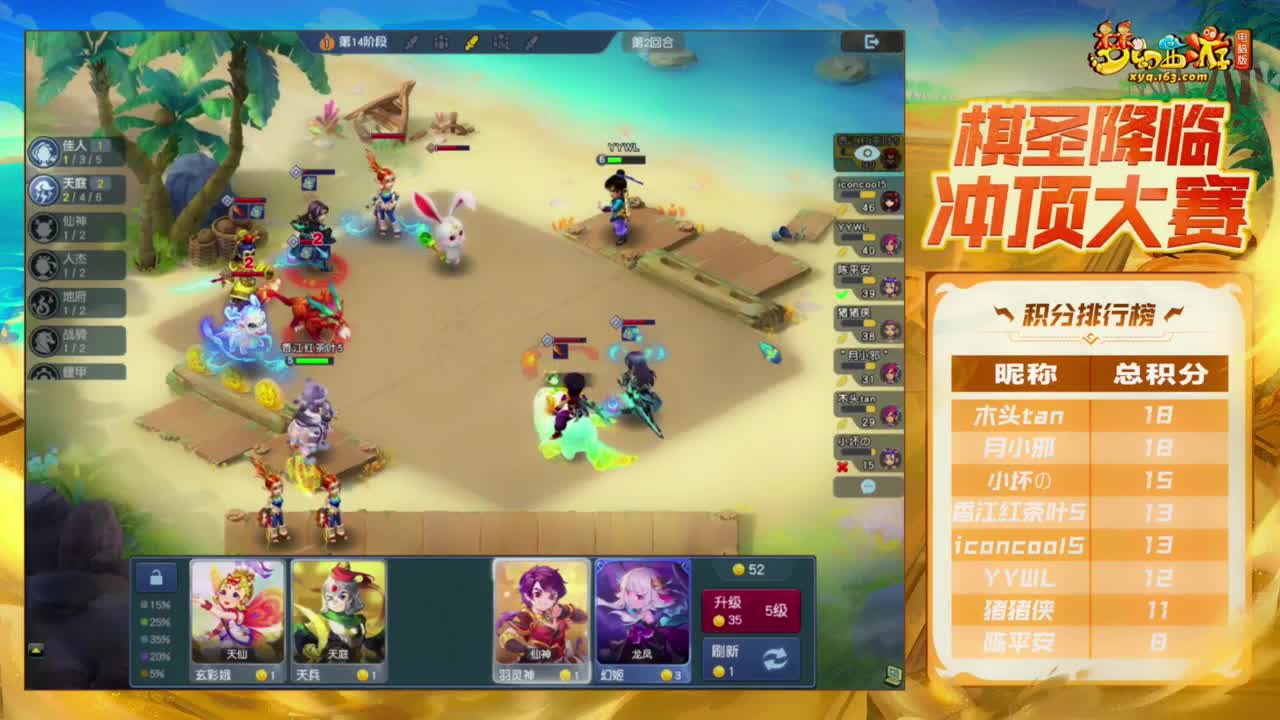Click the 仙神 faction icon
Screen dimensions: 1280x720
pyautogui.click(x=42, y=227)
